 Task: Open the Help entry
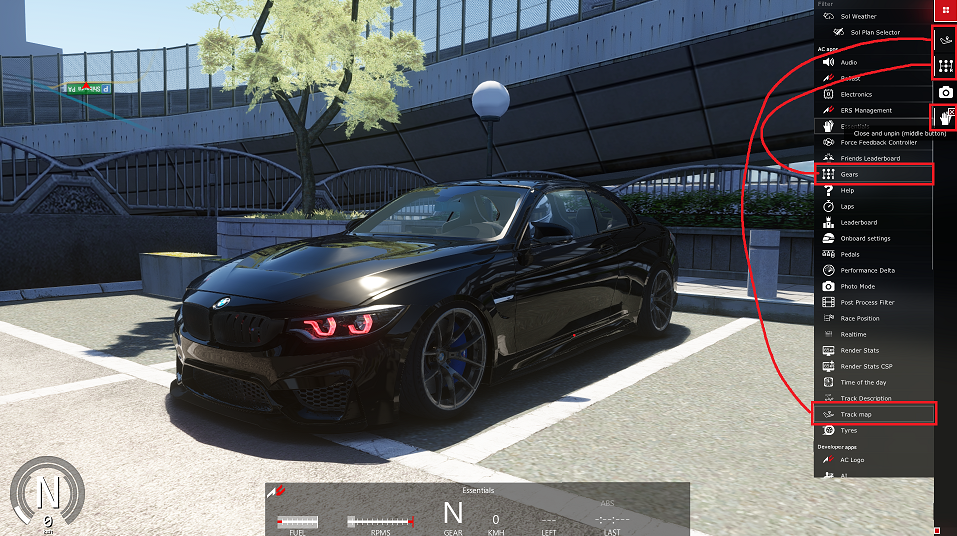click(x=847, y=190)
